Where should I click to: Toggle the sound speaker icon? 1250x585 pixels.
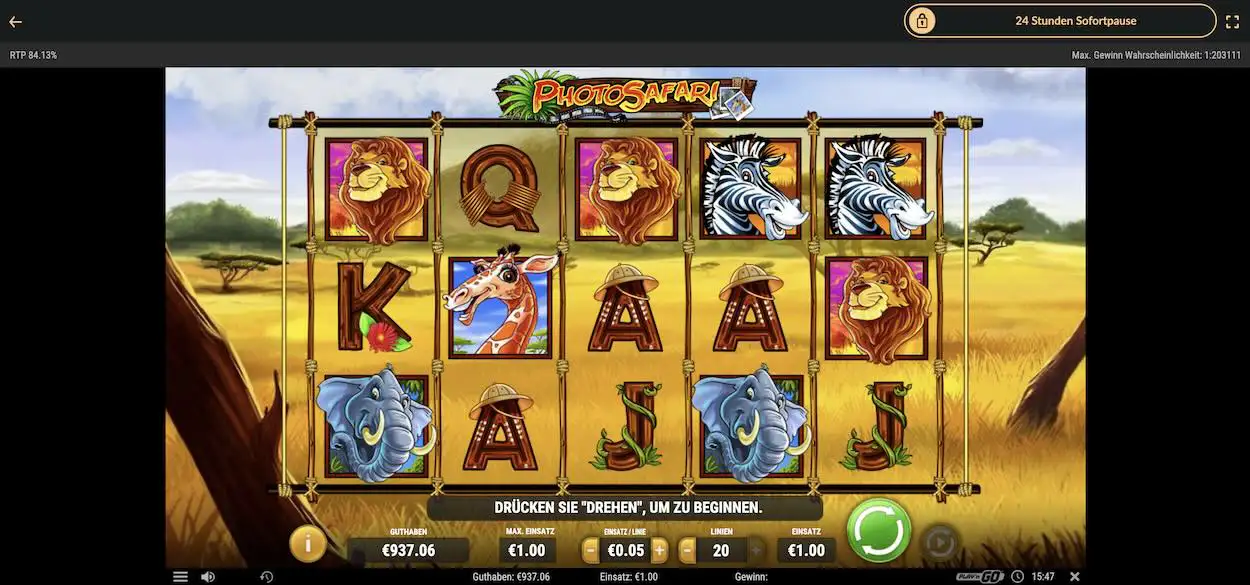208,577
